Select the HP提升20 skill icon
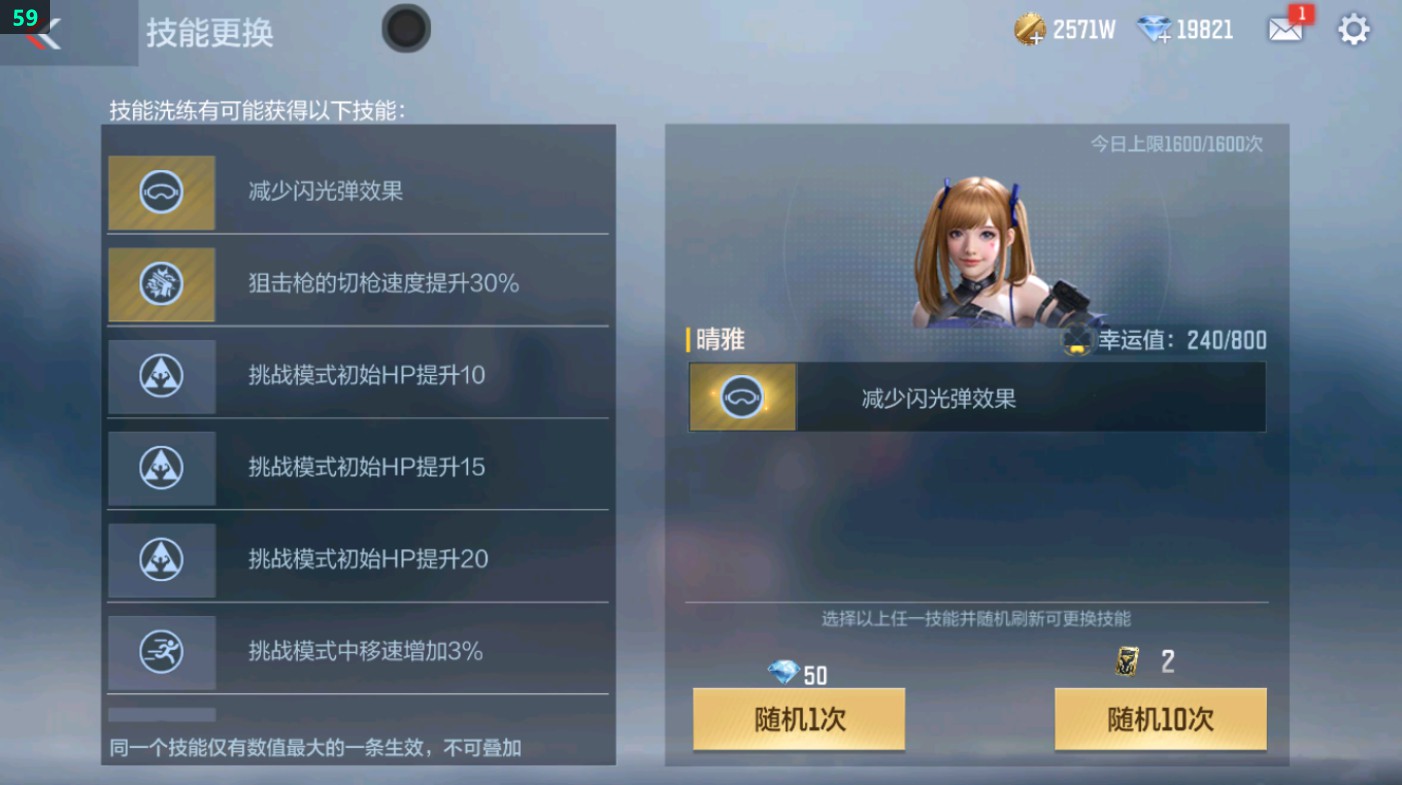This screenshot has width=1402, height=785. 161,559
